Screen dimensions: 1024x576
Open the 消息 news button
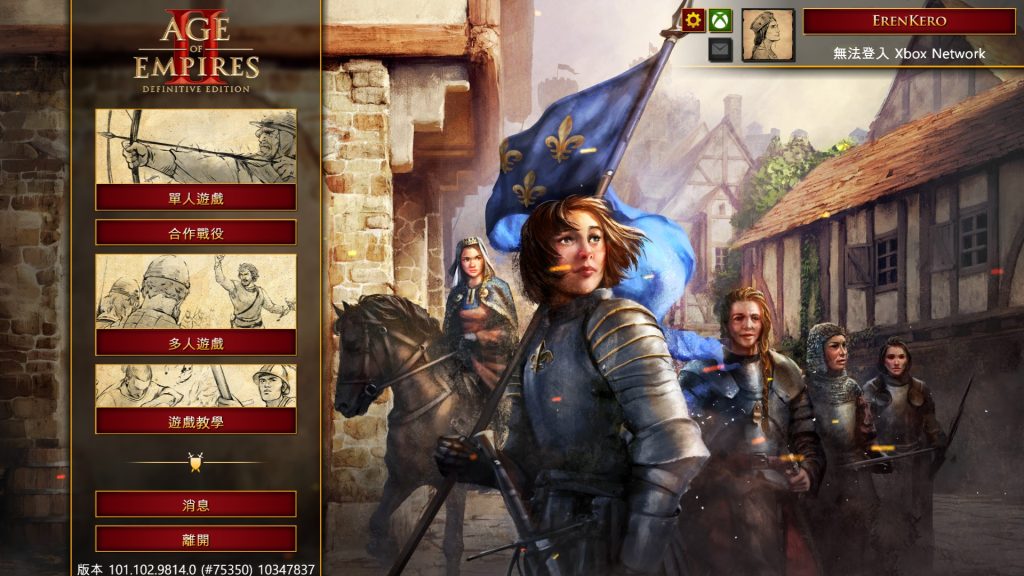coord(196,504)
